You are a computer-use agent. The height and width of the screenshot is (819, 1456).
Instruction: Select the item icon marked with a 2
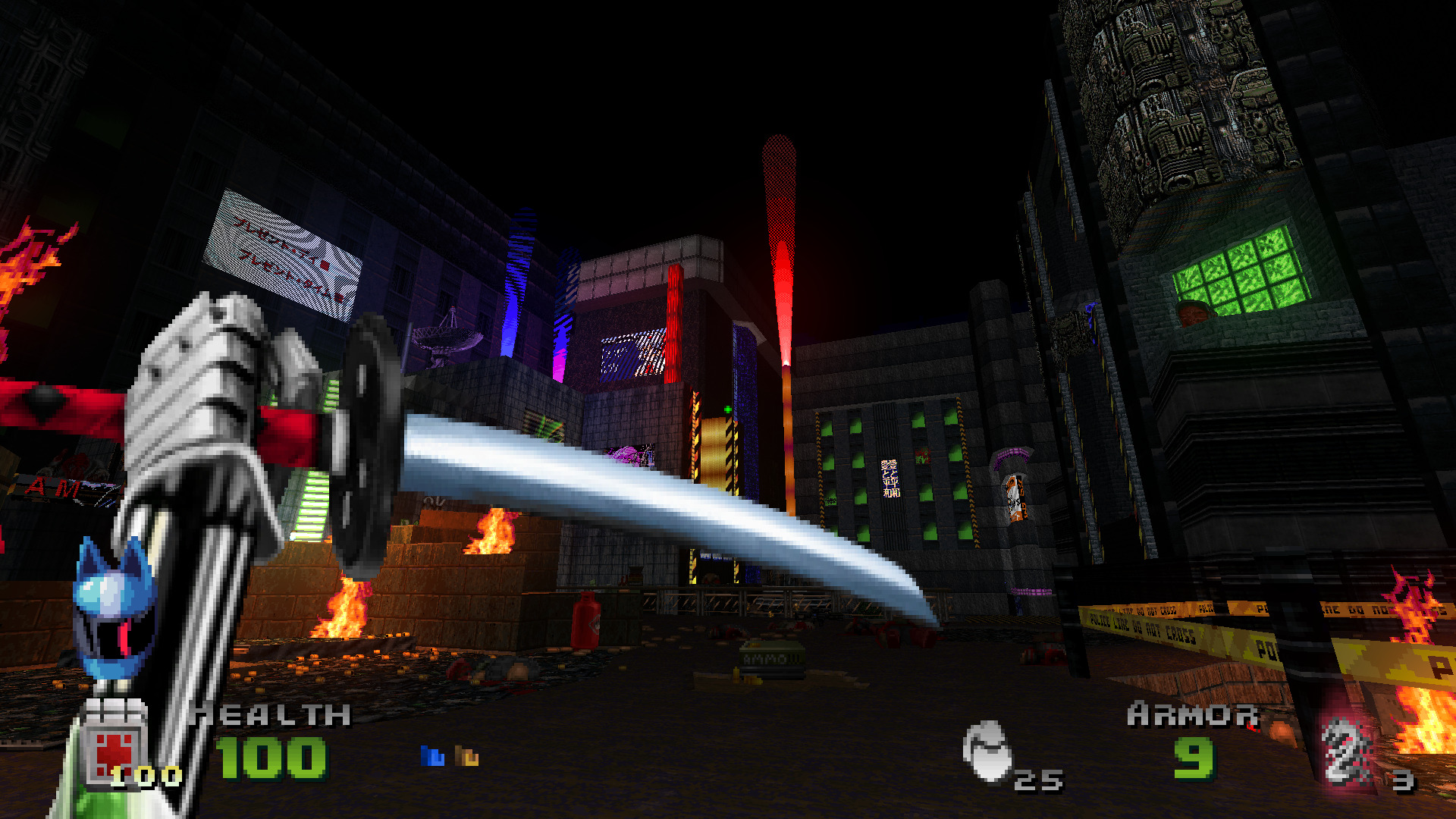tap(1345, 752)
